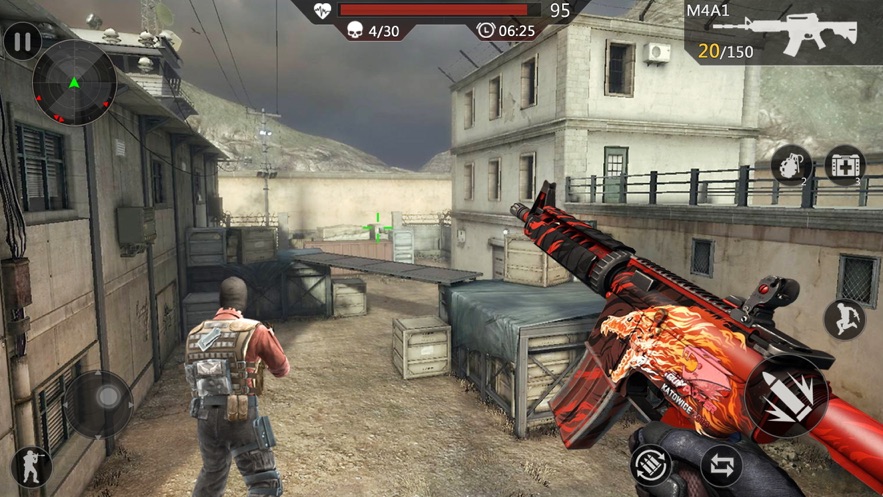Tap the circular radar minimap
Viewport: 883px width, 497px height.
[74, 83]
